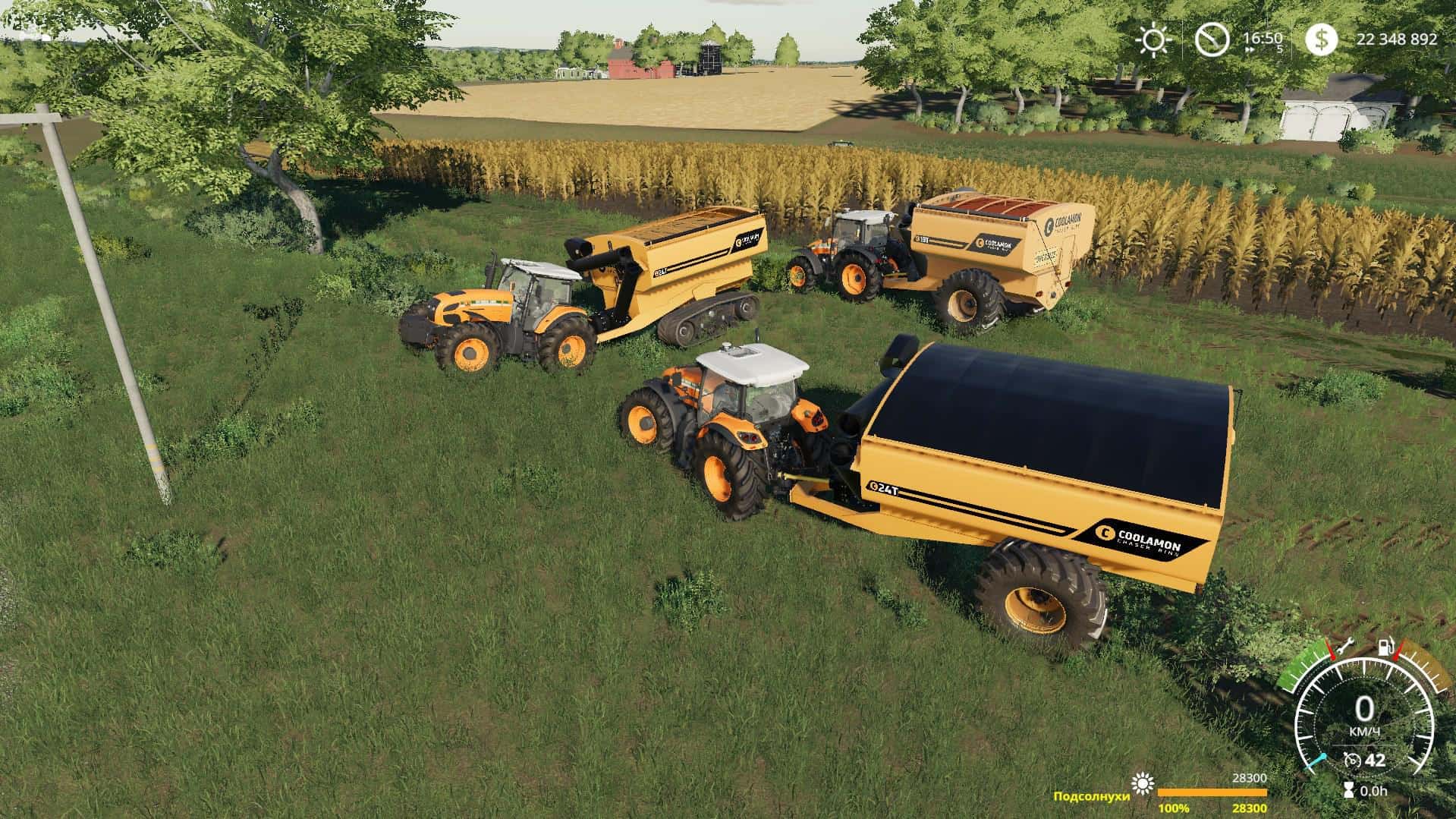Select the crossed speed limit clock icon
Screen dimensions: 1456x819
click(x=1212, y=39)
